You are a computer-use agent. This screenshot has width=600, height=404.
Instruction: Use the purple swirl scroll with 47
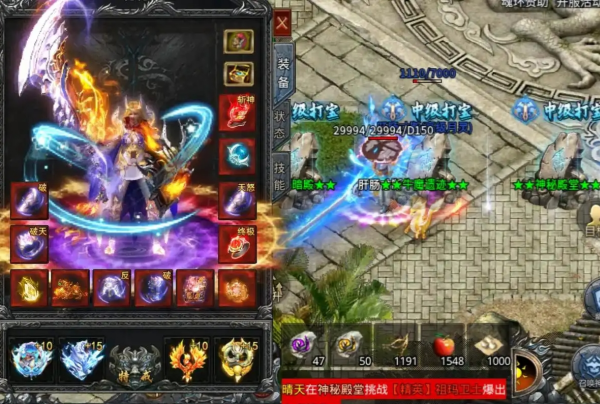[302, 346]
